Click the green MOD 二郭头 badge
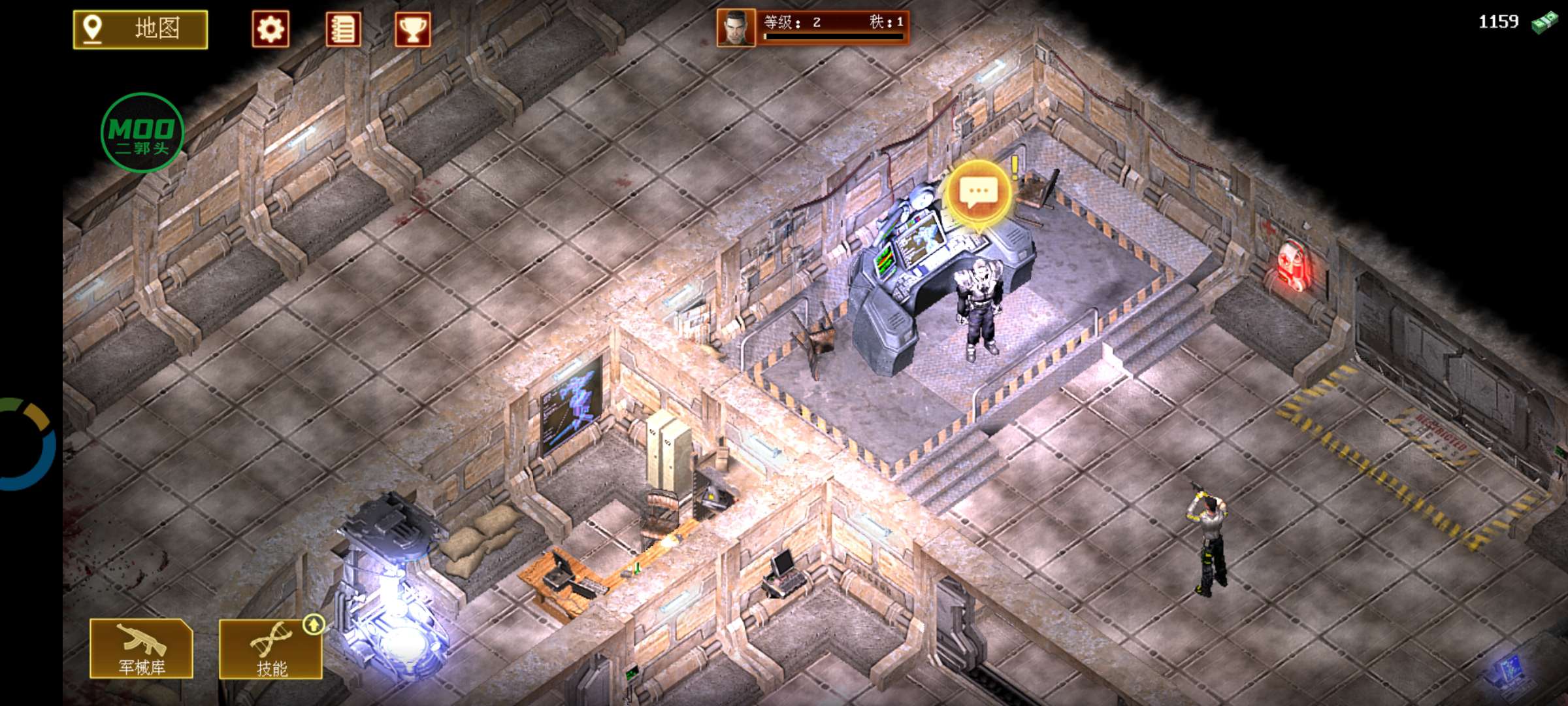This screenshot has height=706, width=1568. [x=142, y=133]
